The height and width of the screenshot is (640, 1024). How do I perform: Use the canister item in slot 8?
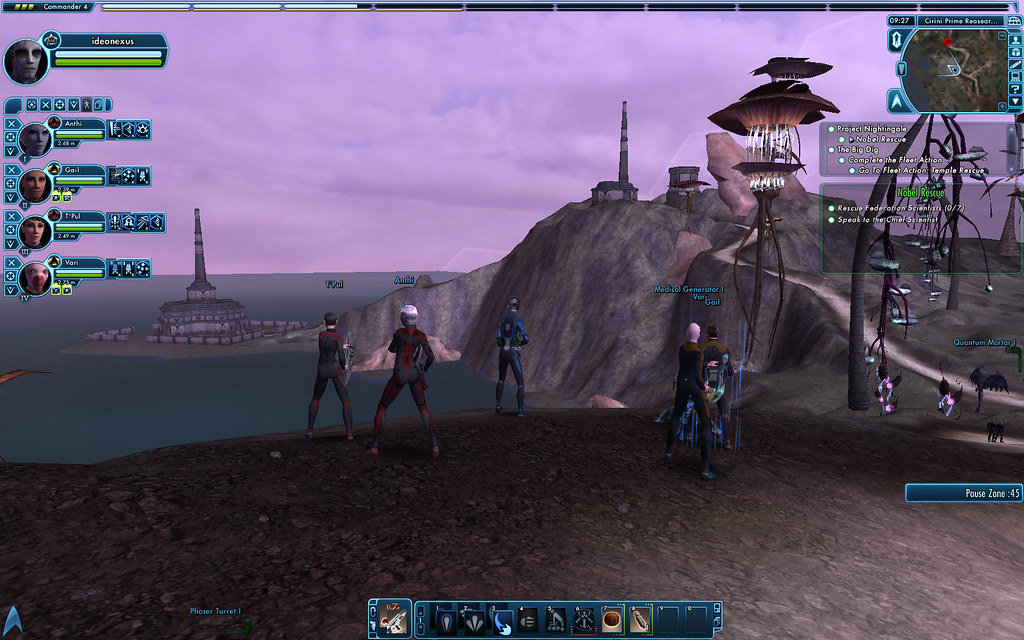(x=640, y=621)
